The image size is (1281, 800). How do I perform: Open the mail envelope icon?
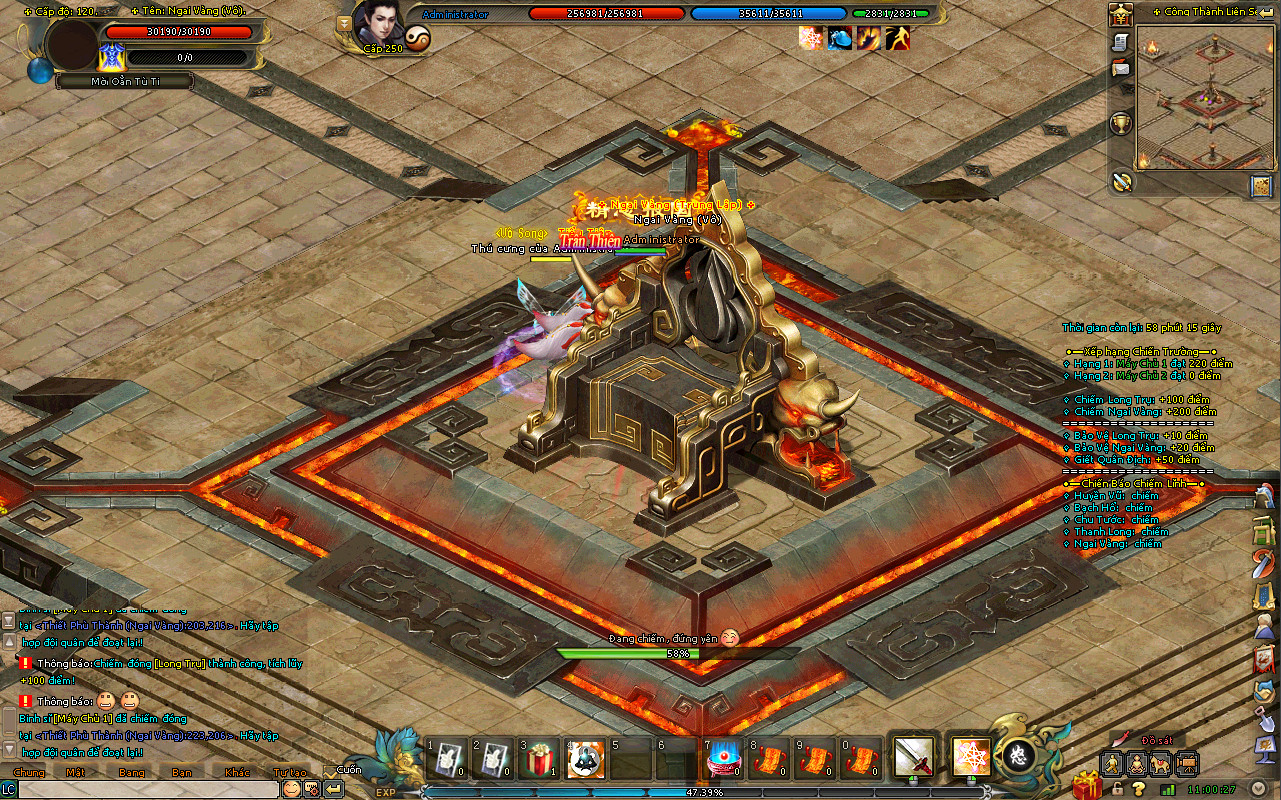[1121, 68]
